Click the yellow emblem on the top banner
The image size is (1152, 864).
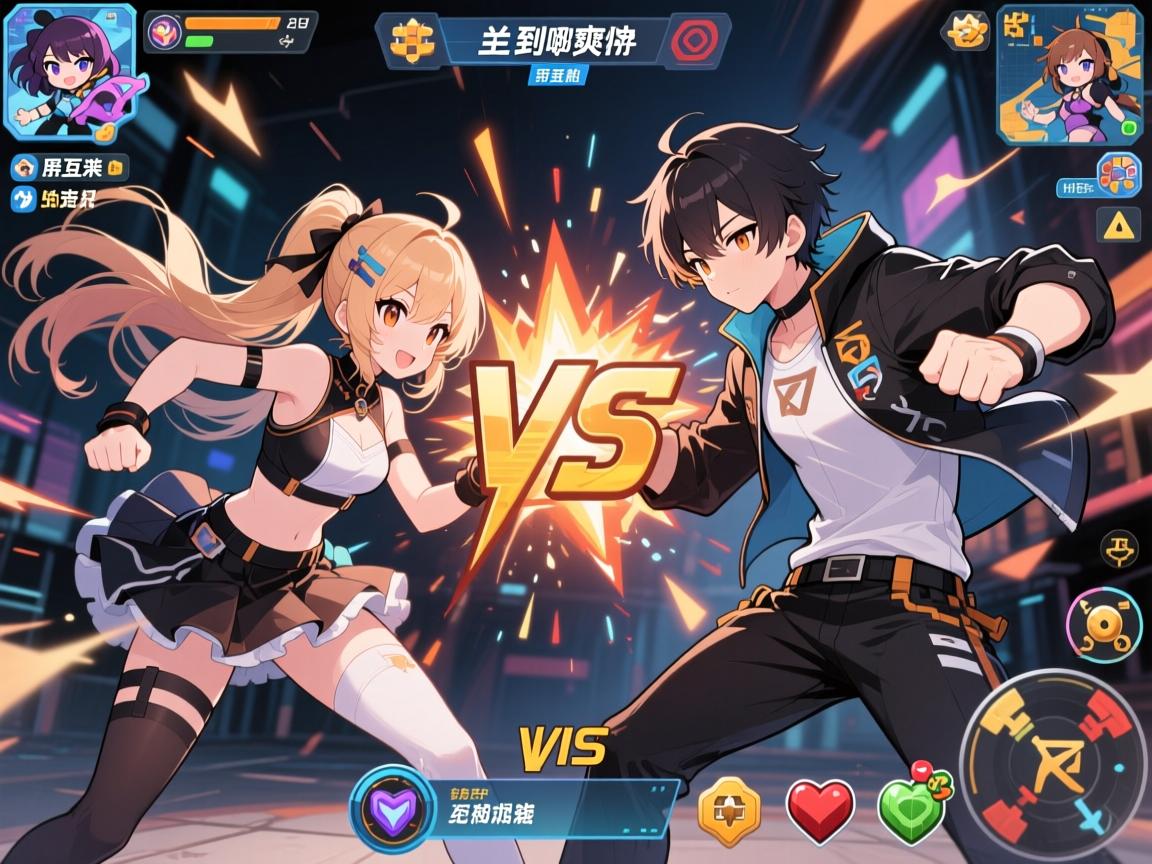411,41
